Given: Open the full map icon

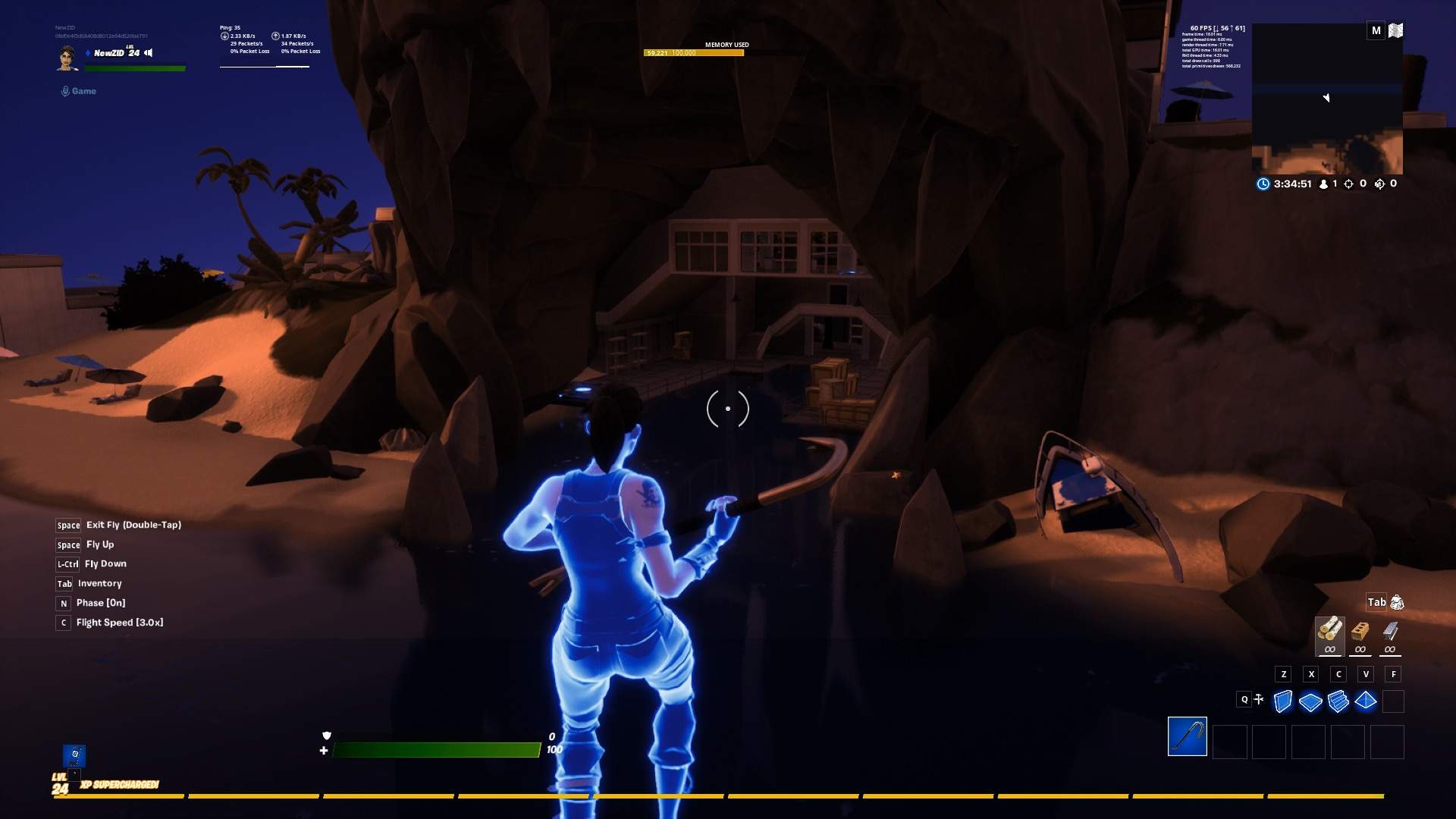Looking at the screenshot, I should click(1396, 30).
